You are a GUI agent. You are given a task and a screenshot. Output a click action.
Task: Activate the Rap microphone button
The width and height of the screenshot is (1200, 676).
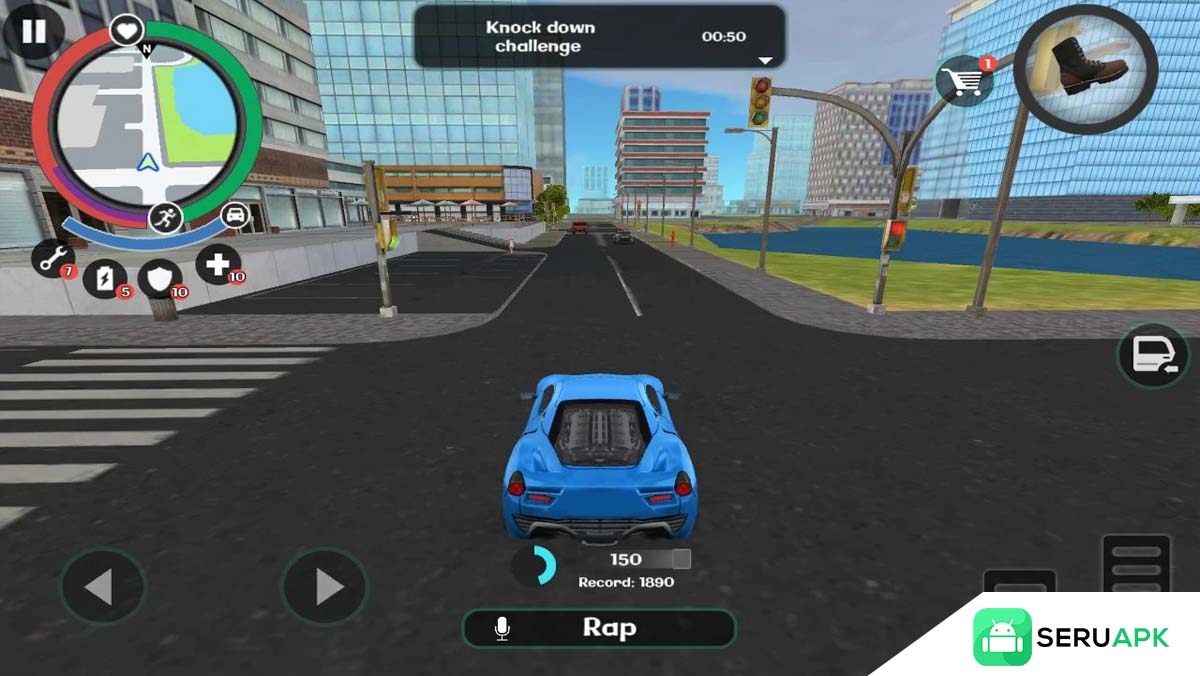click(x=599, y=628)
